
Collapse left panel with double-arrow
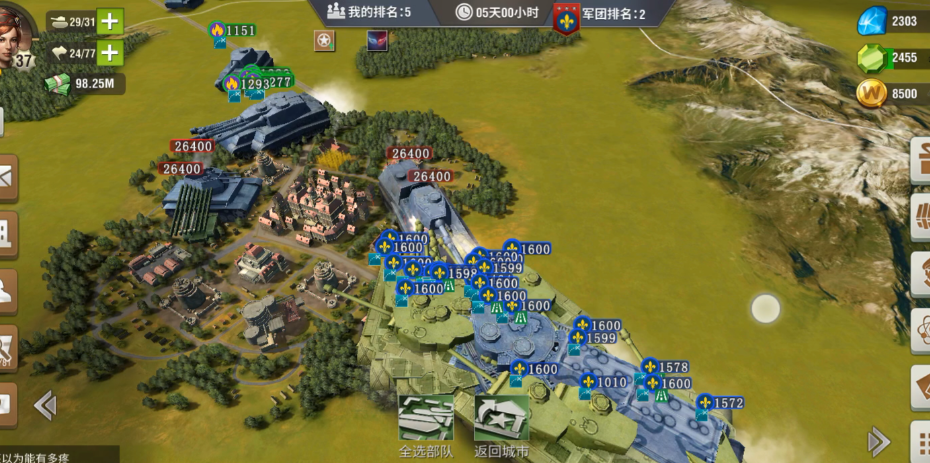coord(44,405)
